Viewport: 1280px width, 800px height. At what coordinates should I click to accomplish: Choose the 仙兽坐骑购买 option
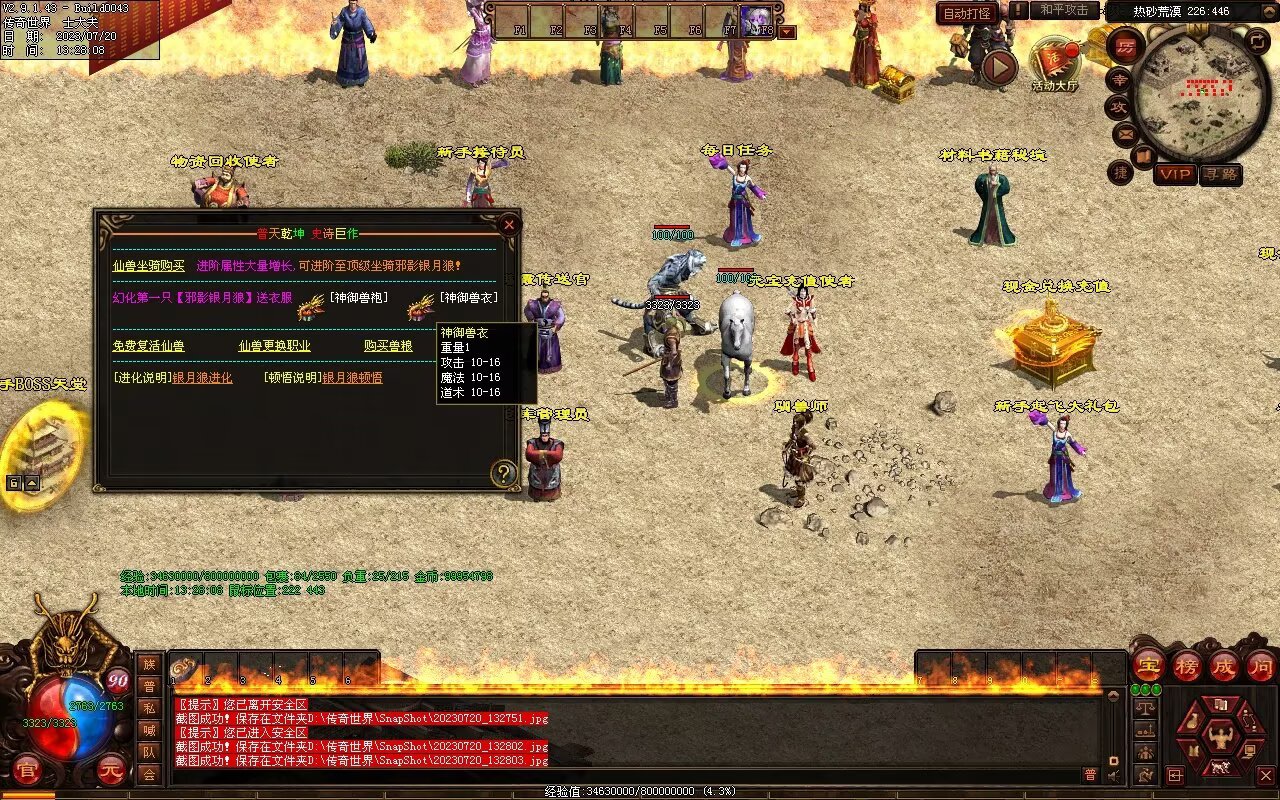[148, 266]
